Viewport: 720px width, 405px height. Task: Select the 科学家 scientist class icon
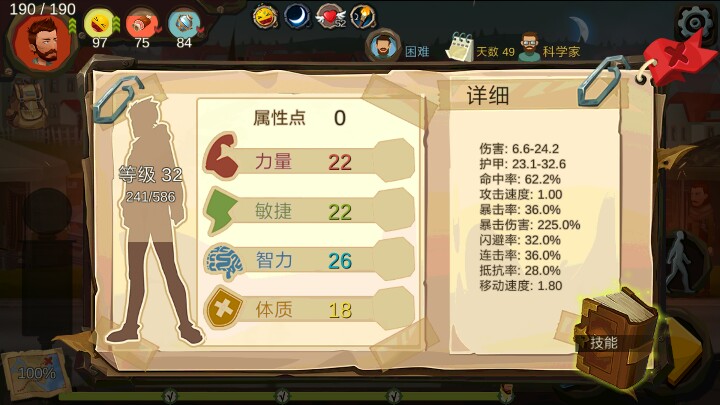pyautogui.click(x=529, y=46)
